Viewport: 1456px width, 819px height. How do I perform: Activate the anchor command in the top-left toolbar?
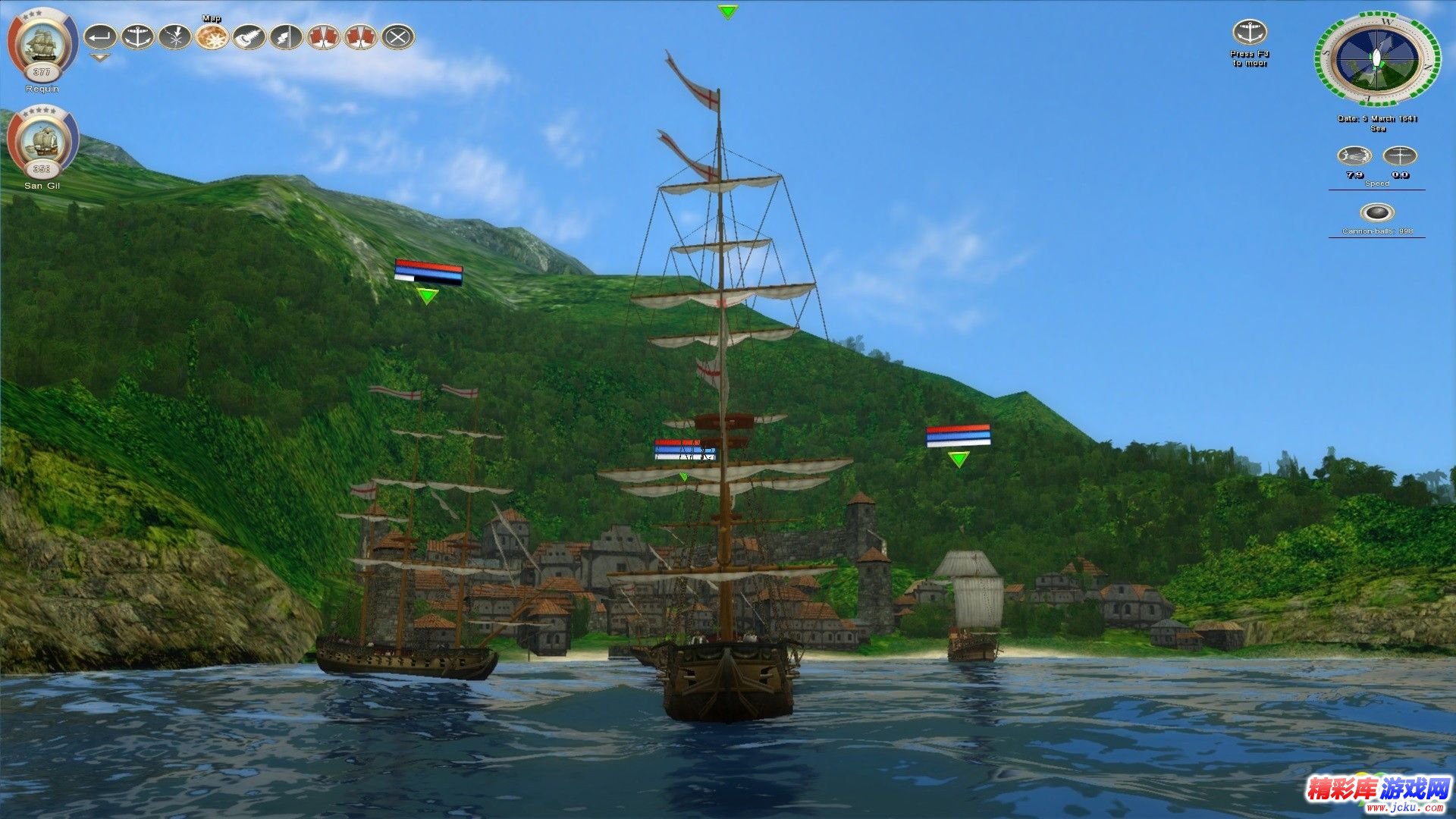click(137, 36)
